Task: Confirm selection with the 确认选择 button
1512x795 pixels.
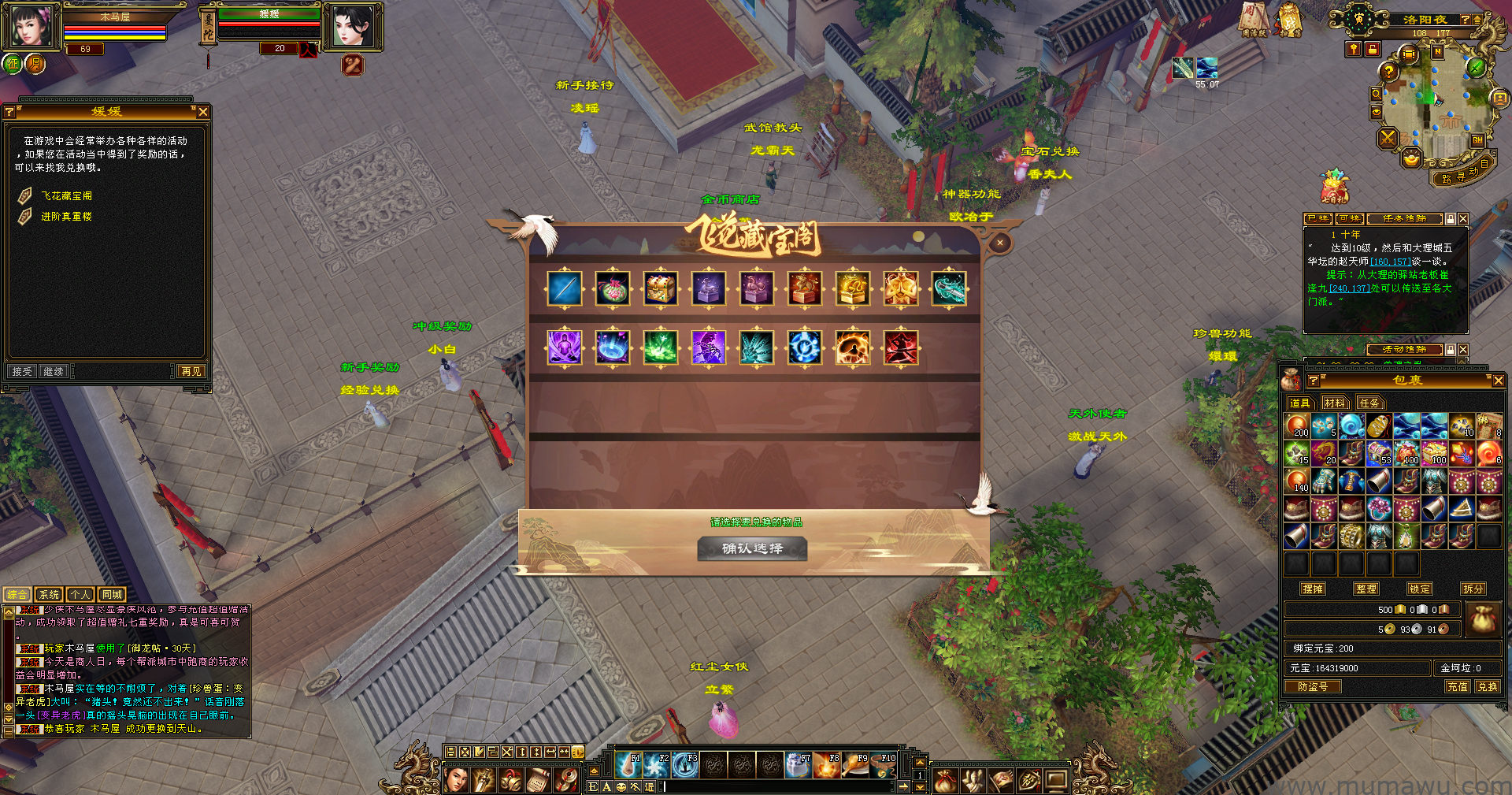Action: (x=752, y=548)
